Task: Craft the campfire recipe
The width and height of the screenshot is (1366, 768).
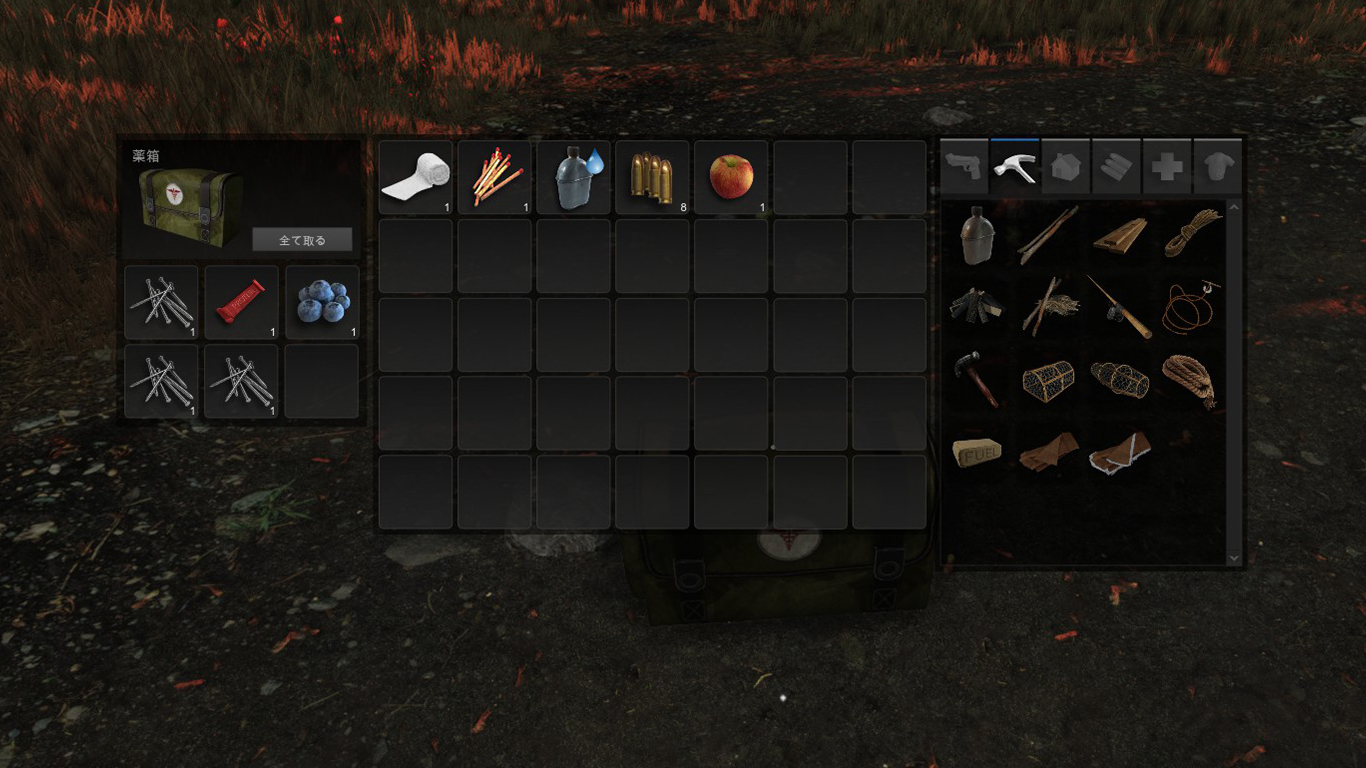Action: (978, 305)
